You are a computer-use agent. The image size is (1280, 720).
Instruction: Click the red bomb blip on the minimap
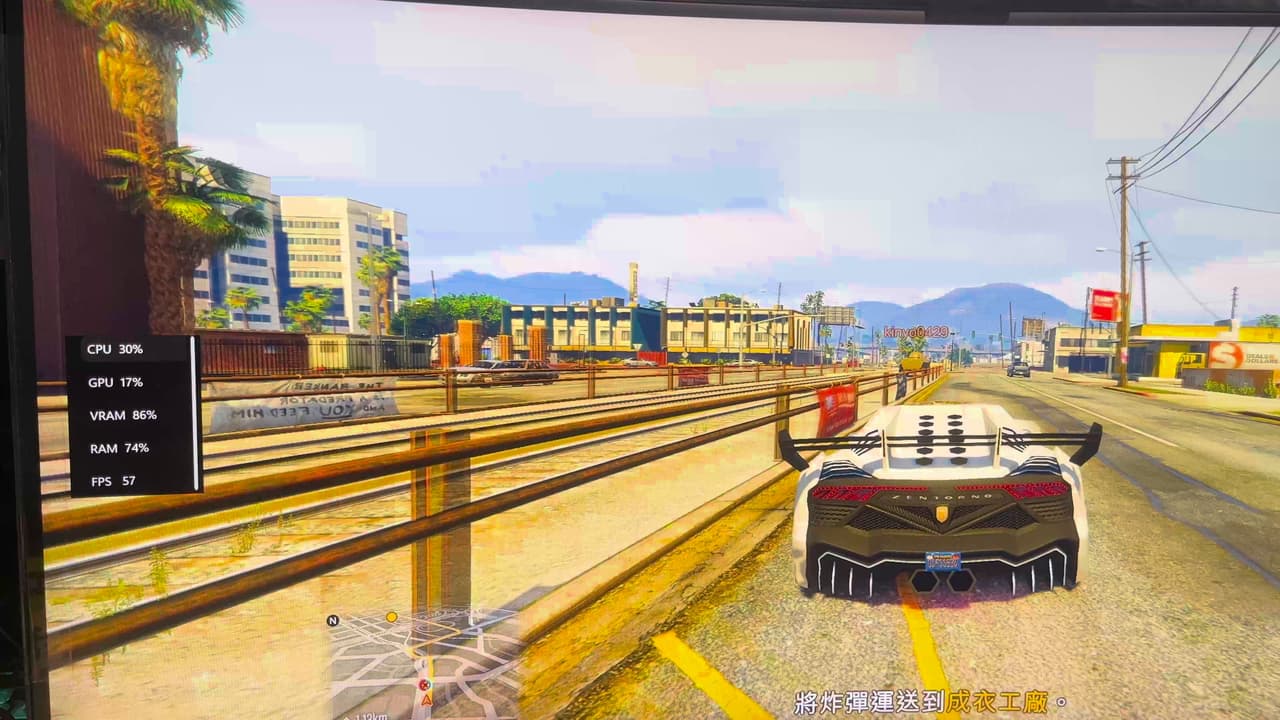(x=424, y=683)
